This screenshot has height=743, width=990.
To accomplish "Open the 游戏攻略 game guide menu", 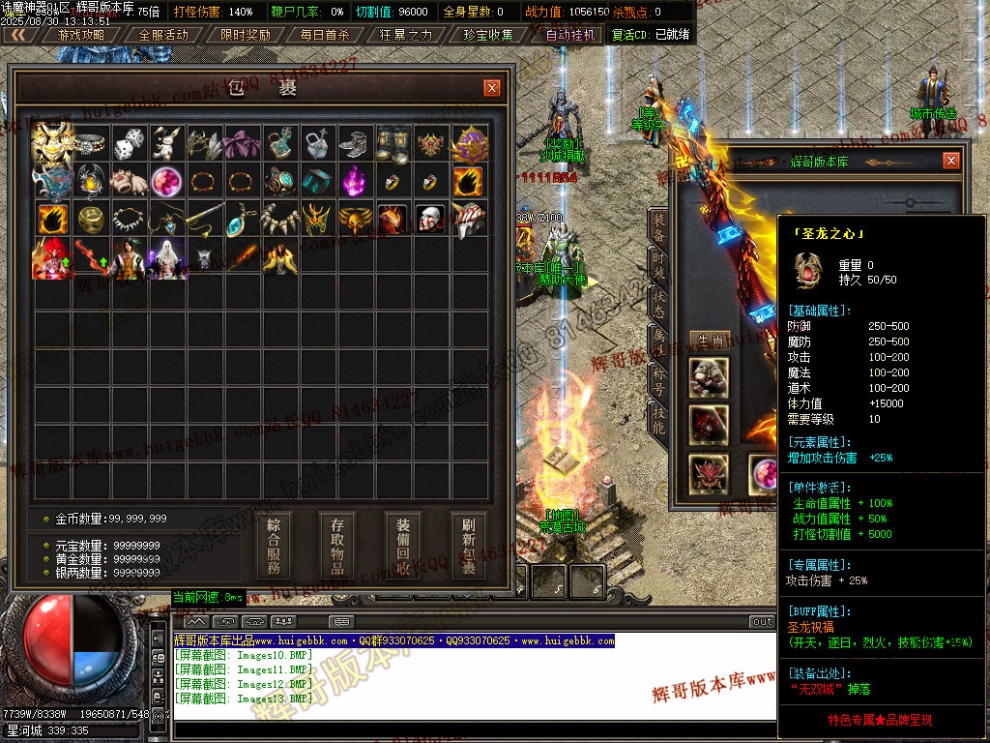I will click(x=81, y=34).
